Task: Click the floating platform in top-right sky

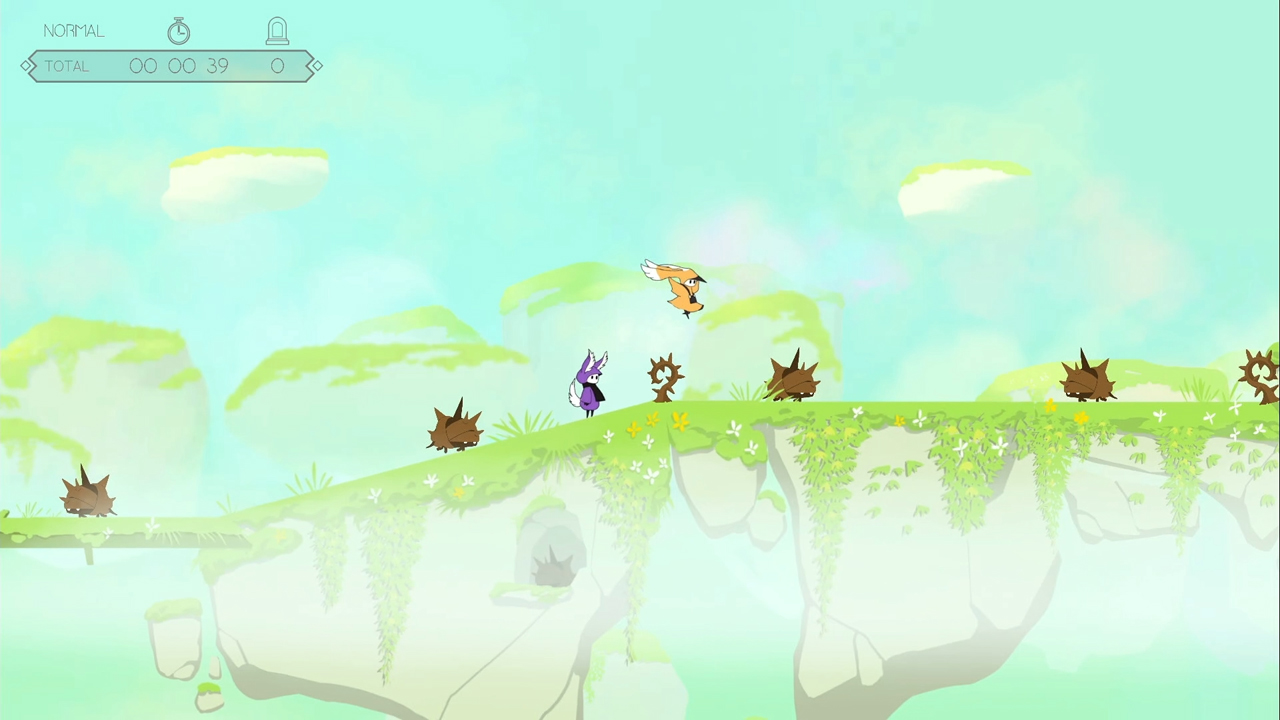Action: tap(965, 185)
